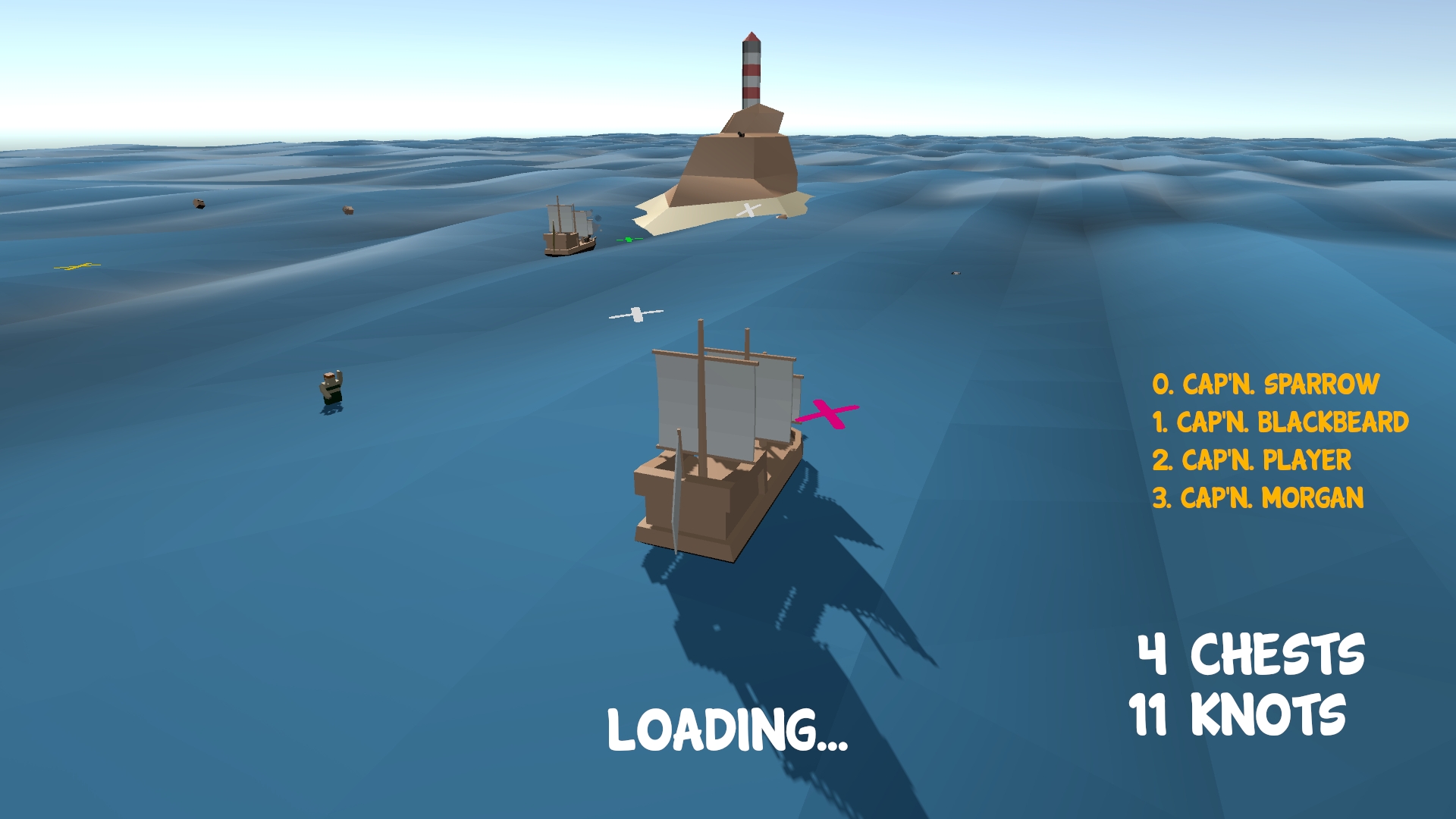
Task: Select the floating barrel left of the distant ship
Action: tap(349, 211)
